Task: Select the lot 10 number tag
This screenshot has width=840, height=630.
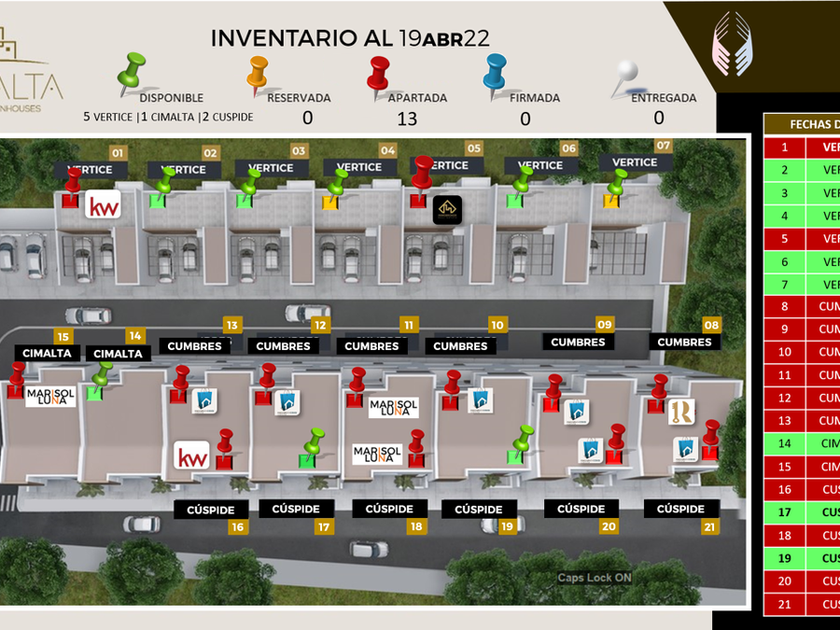Action: click(x=497, y=325)
